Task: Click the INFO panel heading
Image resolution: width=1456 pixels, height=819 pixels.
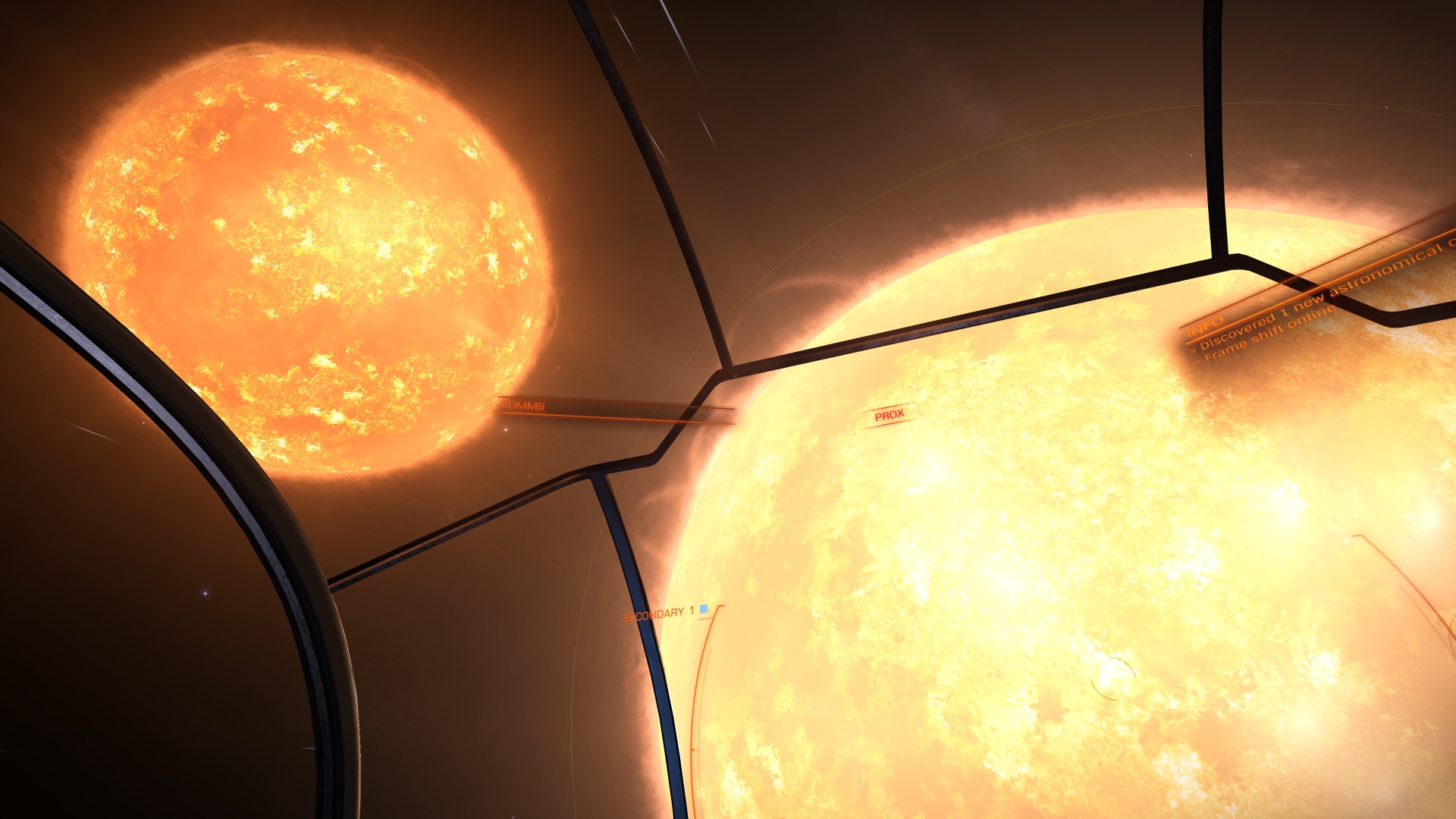Action: [1206, 326]
